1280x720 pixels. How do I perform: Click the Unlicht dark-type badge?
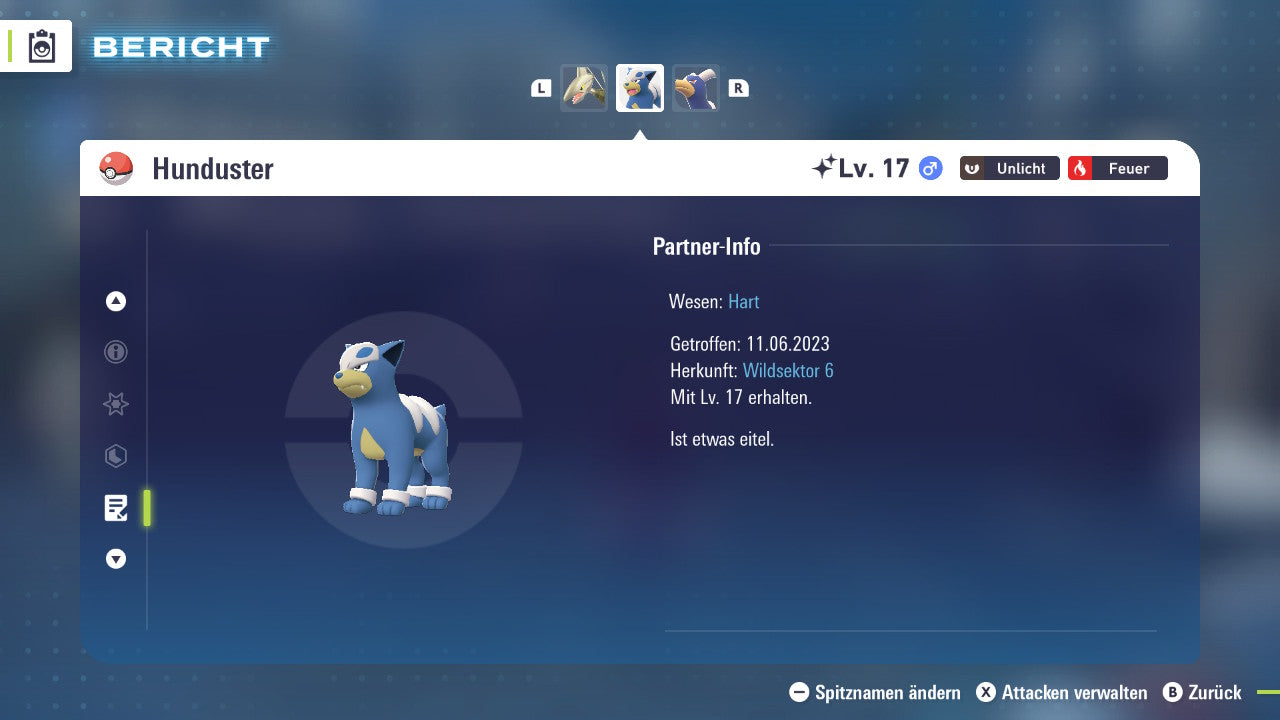pyautogui.click(x=1009, y=168)
